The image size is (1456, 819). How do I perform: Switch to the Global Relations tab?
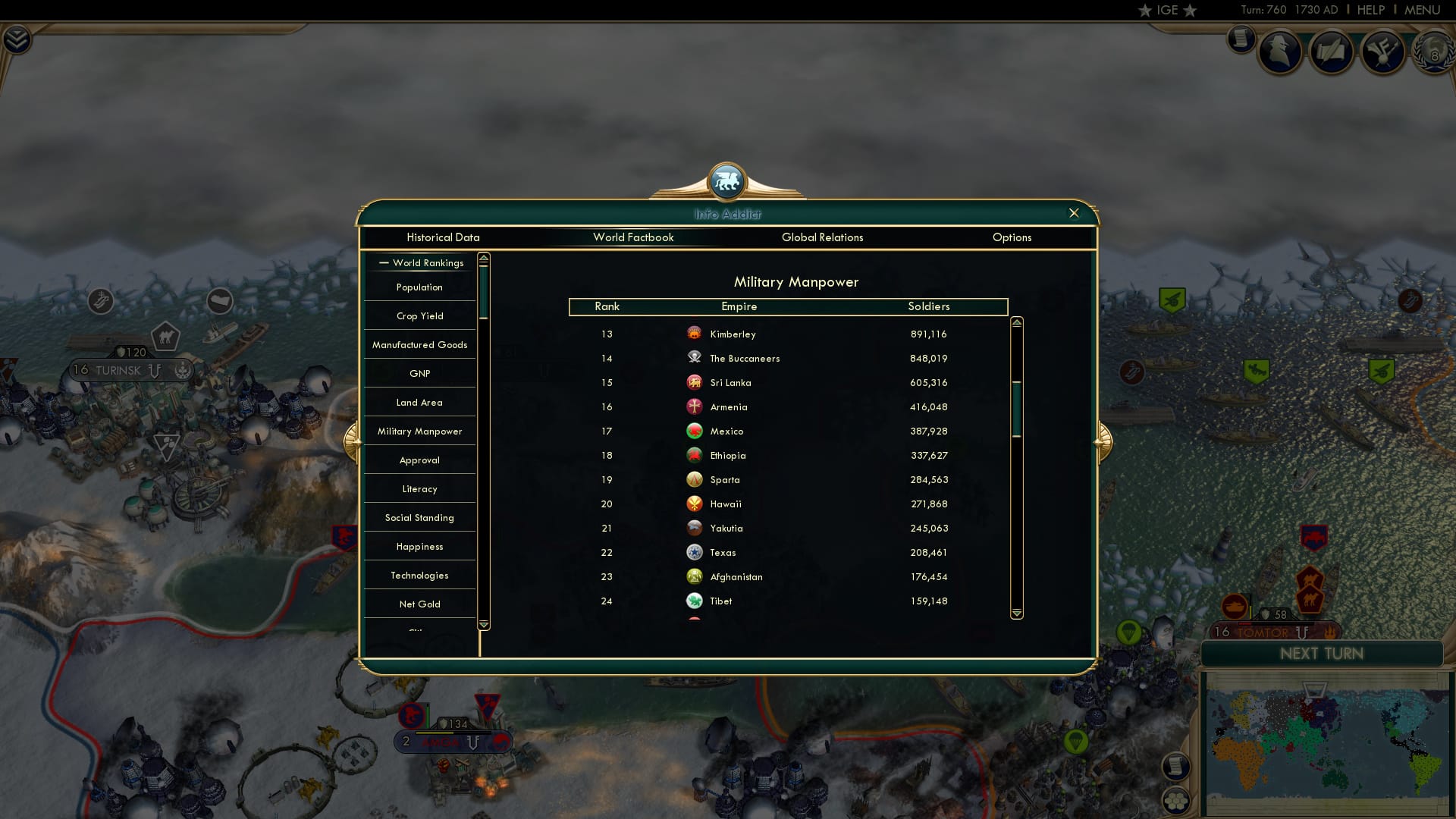click(823, 237)
